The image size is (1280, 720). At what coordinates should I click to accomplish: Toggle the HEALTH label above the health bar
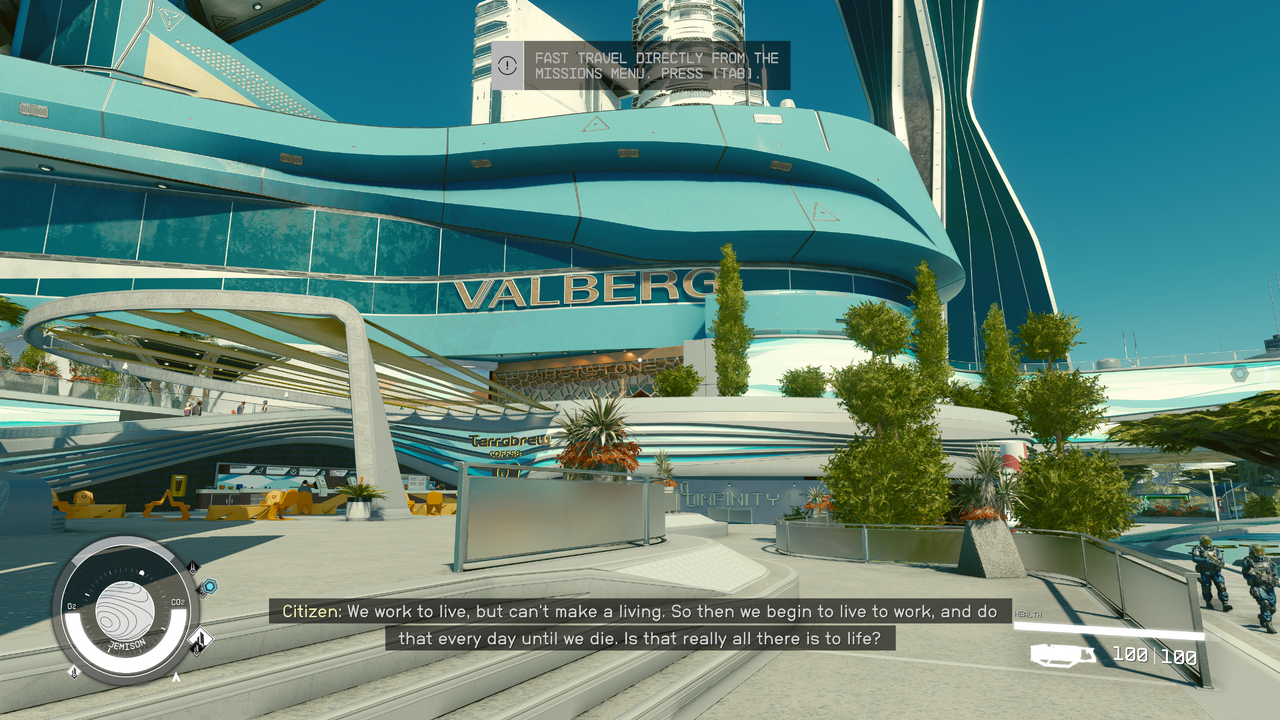coord(1028,615)
